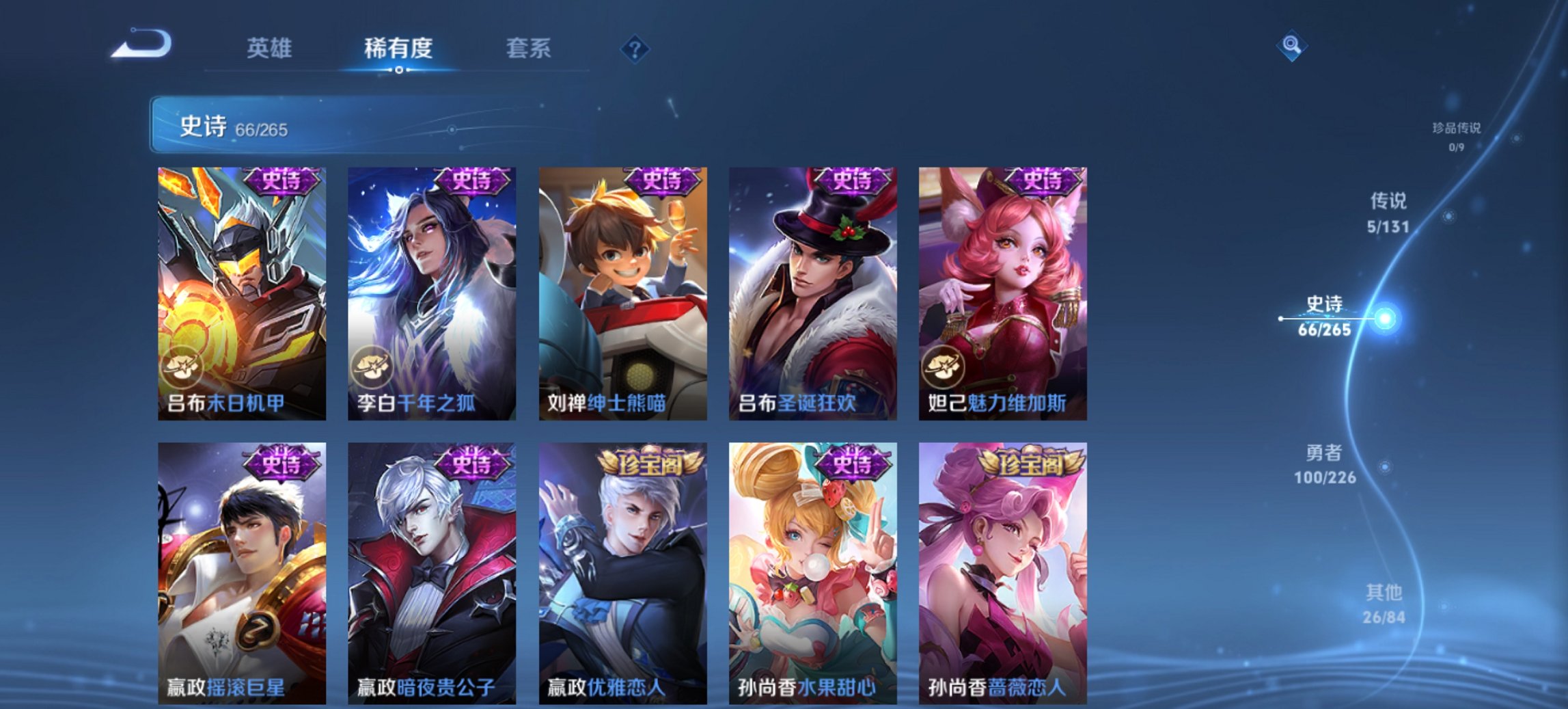Viewport: 1568px width, 709px height.
Task: Click the help question mark icon
Action: 635,49
